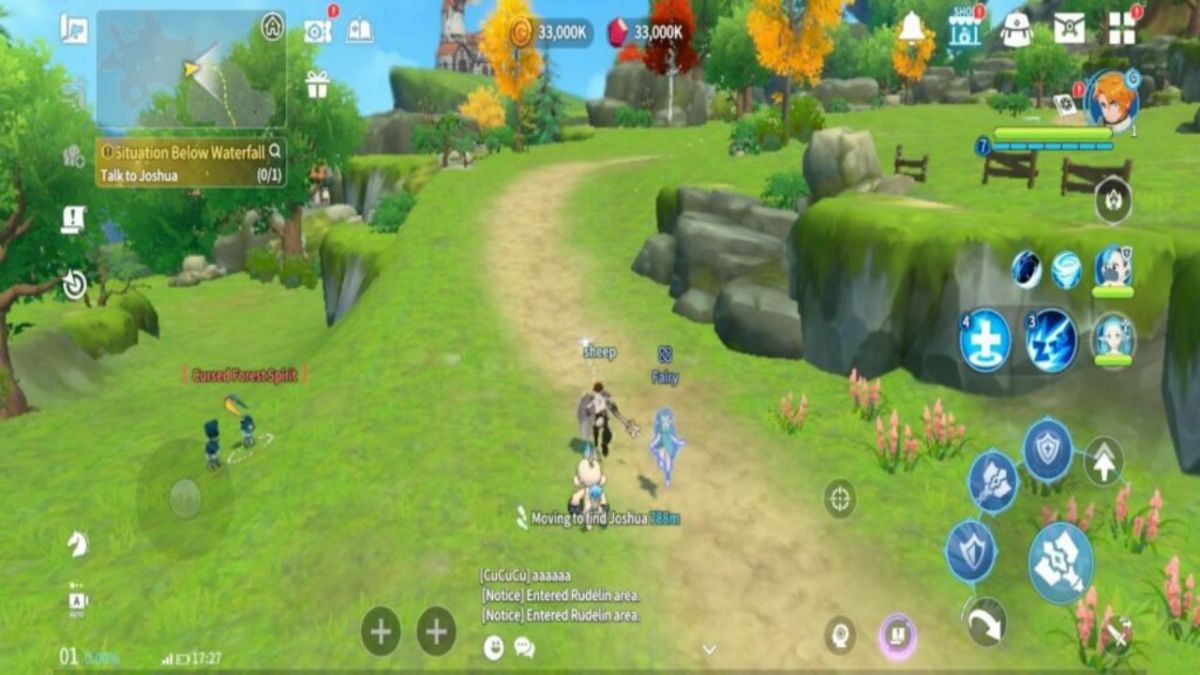Viewport: 1200px width, 675px height.
Task: Activate the target lock crosshair button
Action: (840, 498)
